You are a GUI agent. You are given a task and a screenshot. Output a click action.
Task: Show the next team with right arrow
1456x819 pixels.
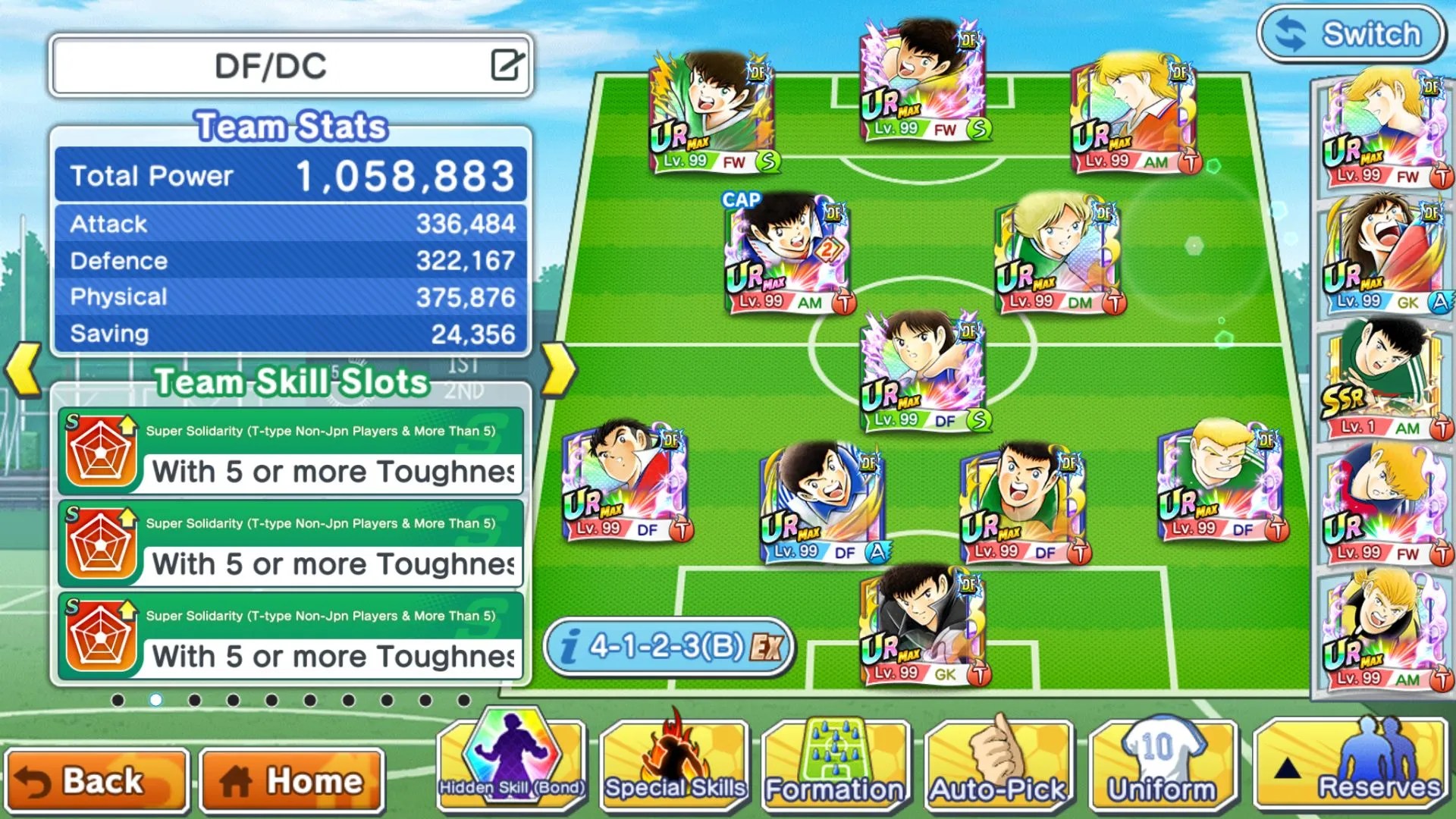pyautogui.click(x=560, y=370)
